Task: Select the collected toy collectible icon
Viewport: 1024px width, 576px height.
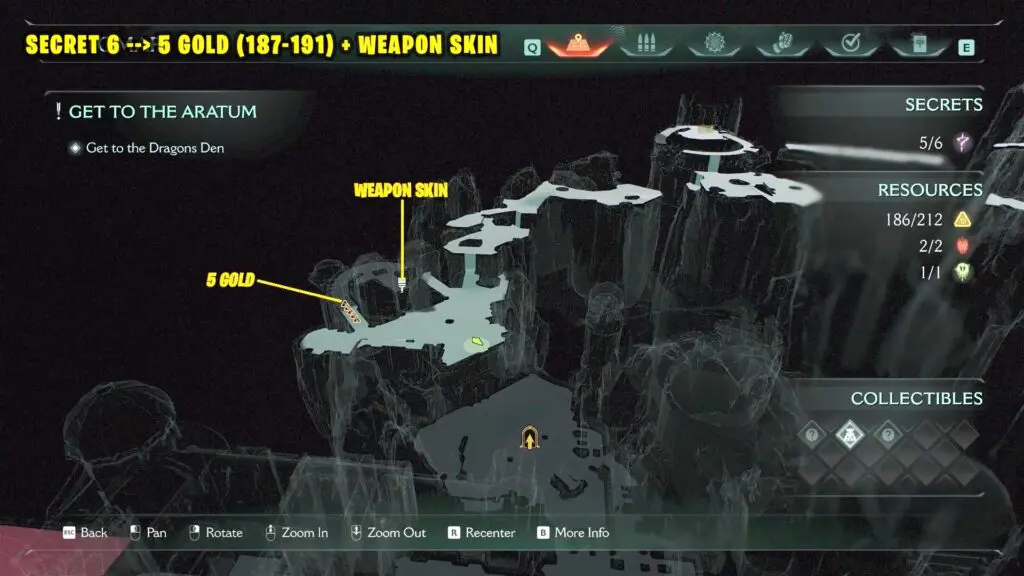Action: tap(849, 434)
